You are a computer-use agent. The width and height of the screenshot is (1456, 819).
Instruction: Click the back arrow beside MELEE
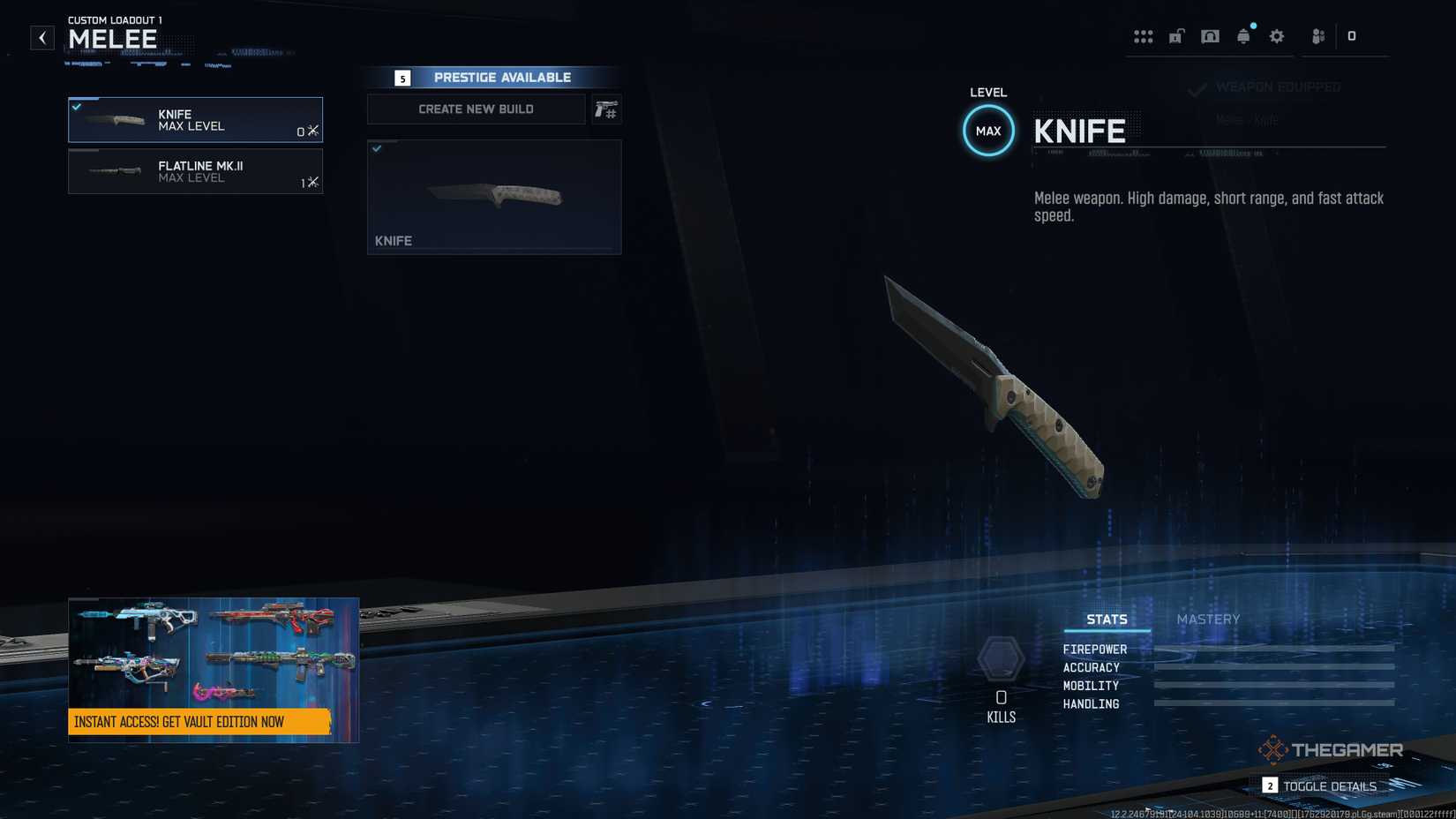point(41,37)
